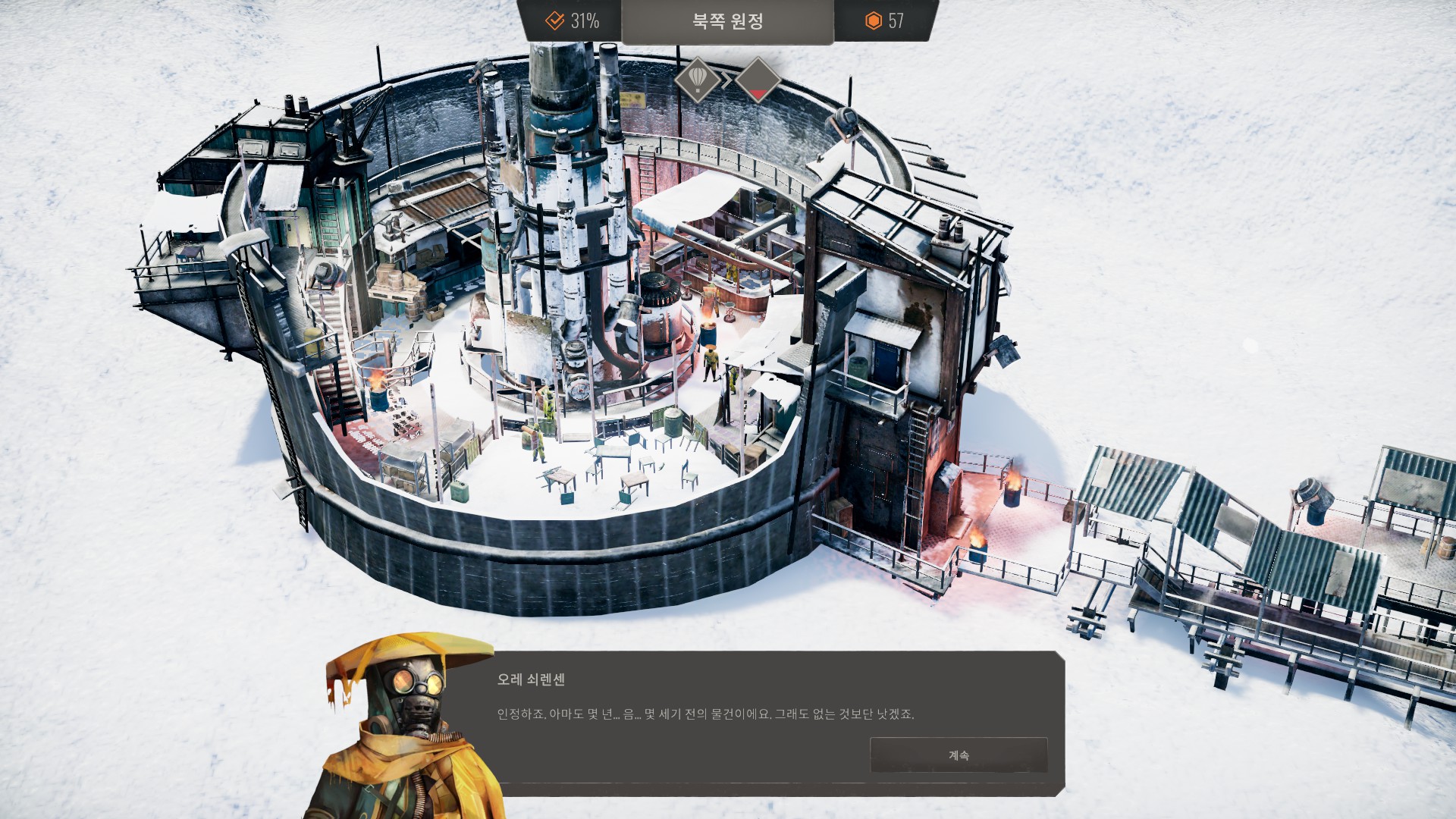The image size is (1456, 819).
Task: Select the balloon objective diamond marker
Action: pos(698,78)
